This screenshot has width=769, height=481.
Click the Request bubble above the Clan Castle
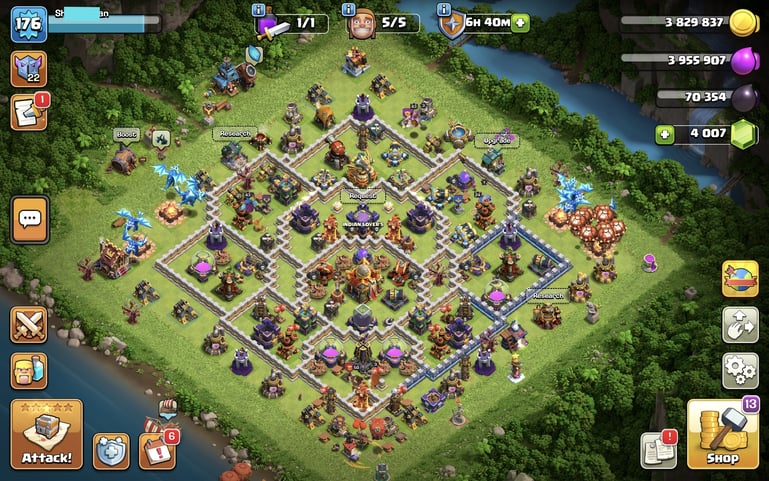coord(360,196)
